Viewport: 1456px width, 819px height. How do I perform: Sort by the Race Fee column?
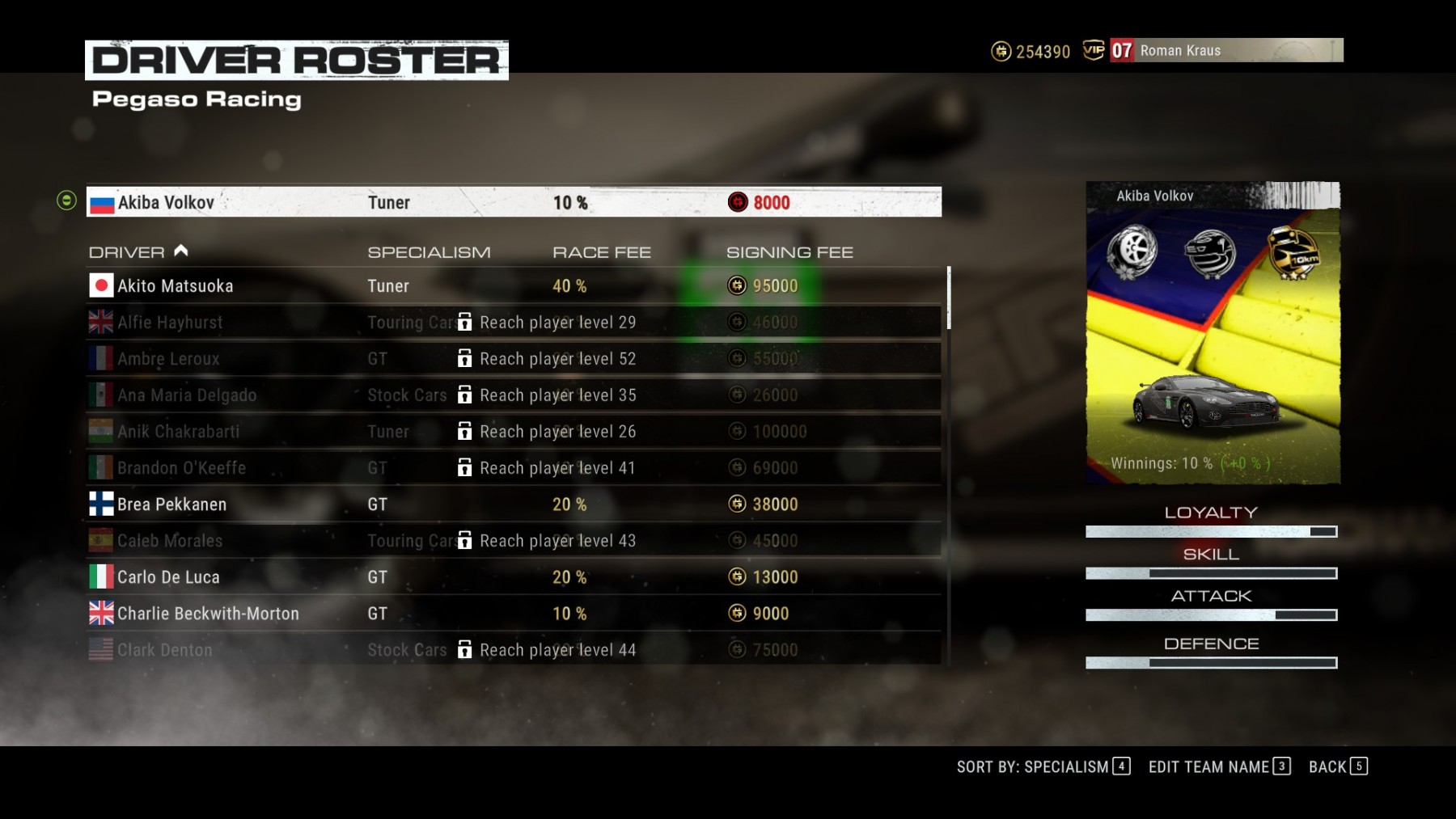601,252
